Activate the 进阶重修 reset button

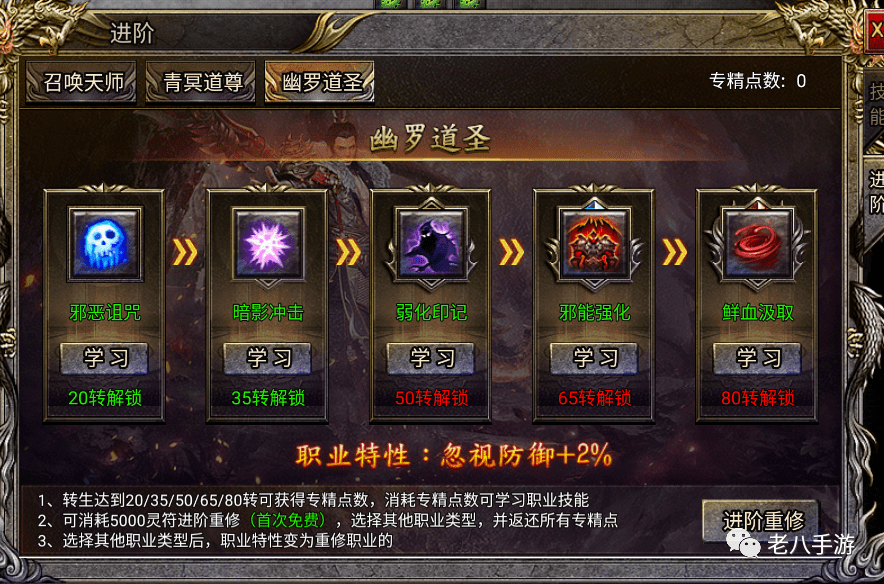[762, 520]
